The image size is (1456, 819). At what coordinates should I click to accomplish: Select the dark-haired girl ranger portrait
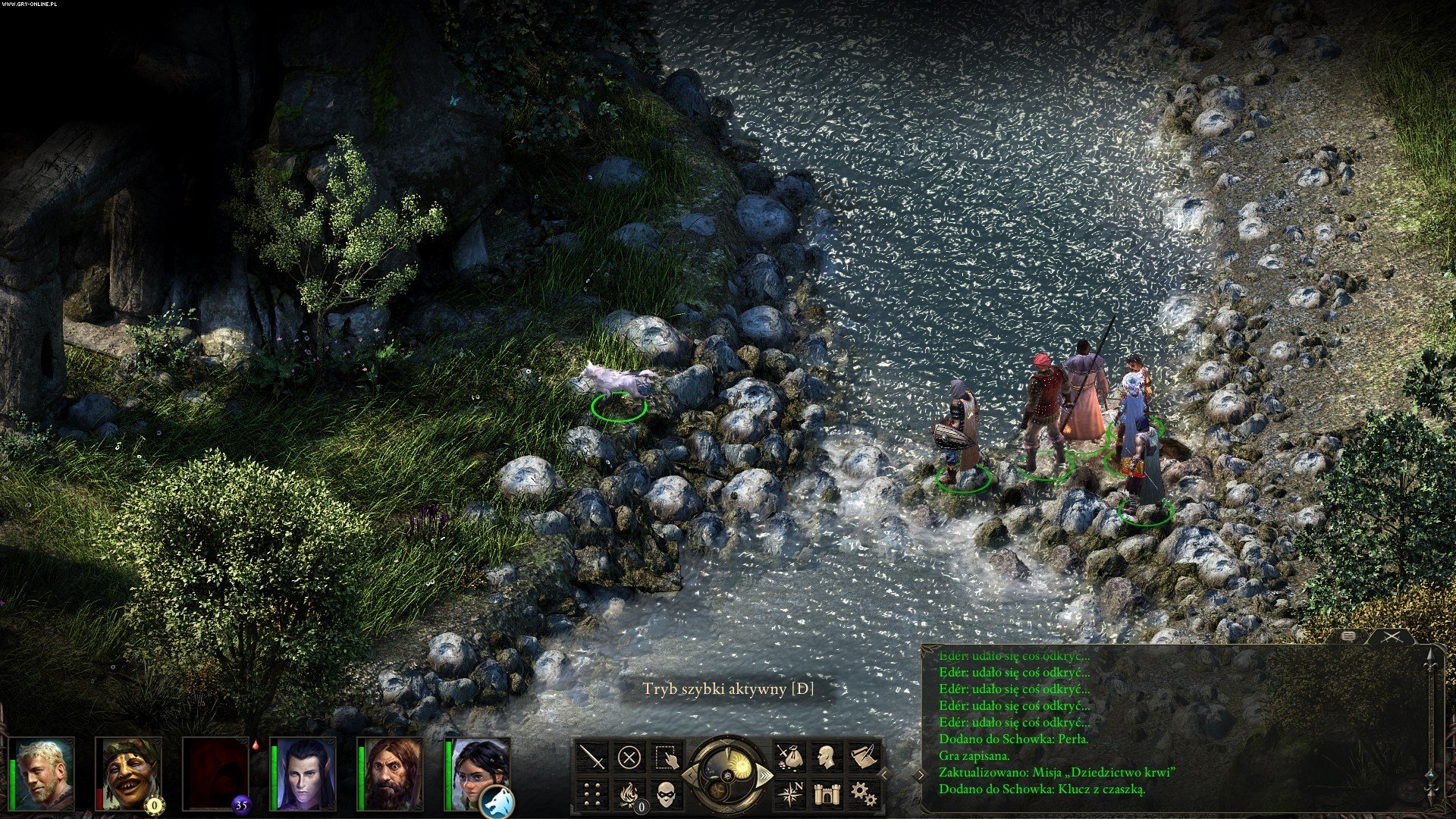click(475, 770)
